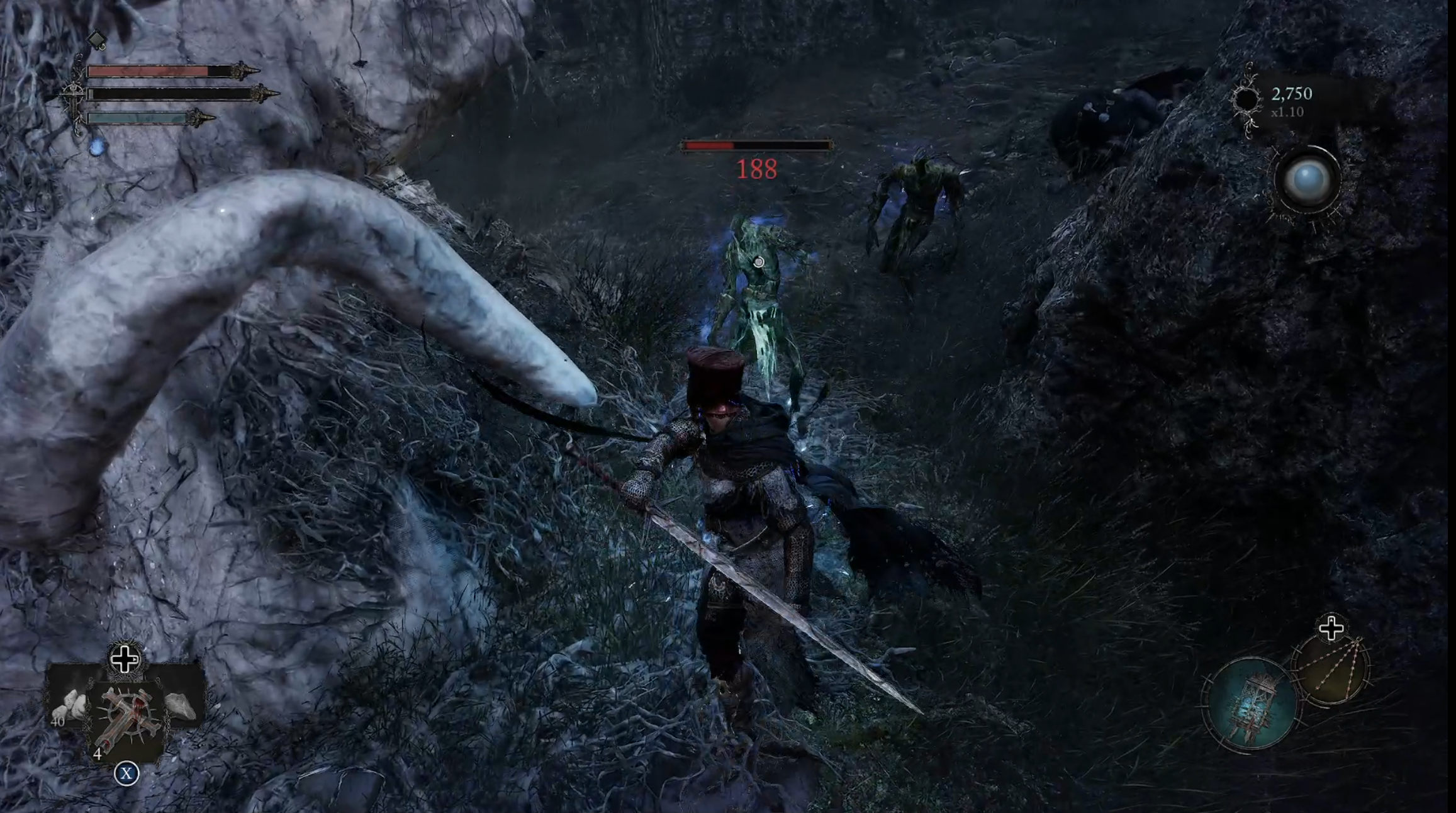Select the rock item slot right of the cross
1456x813 pixels.
182,706
